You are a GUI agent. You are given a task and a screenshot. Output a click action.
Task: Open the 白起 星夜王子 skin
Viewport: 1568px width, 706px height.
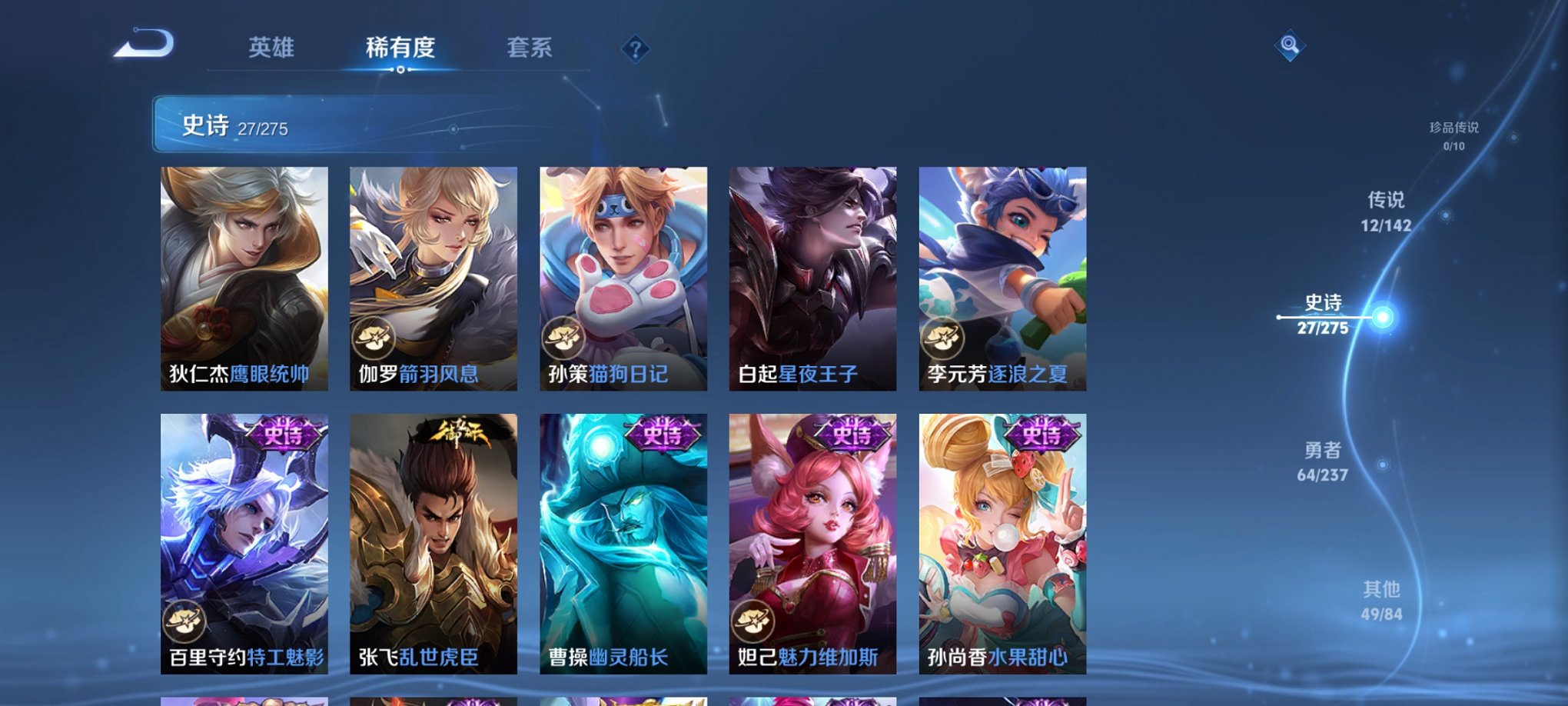point(812,277)
